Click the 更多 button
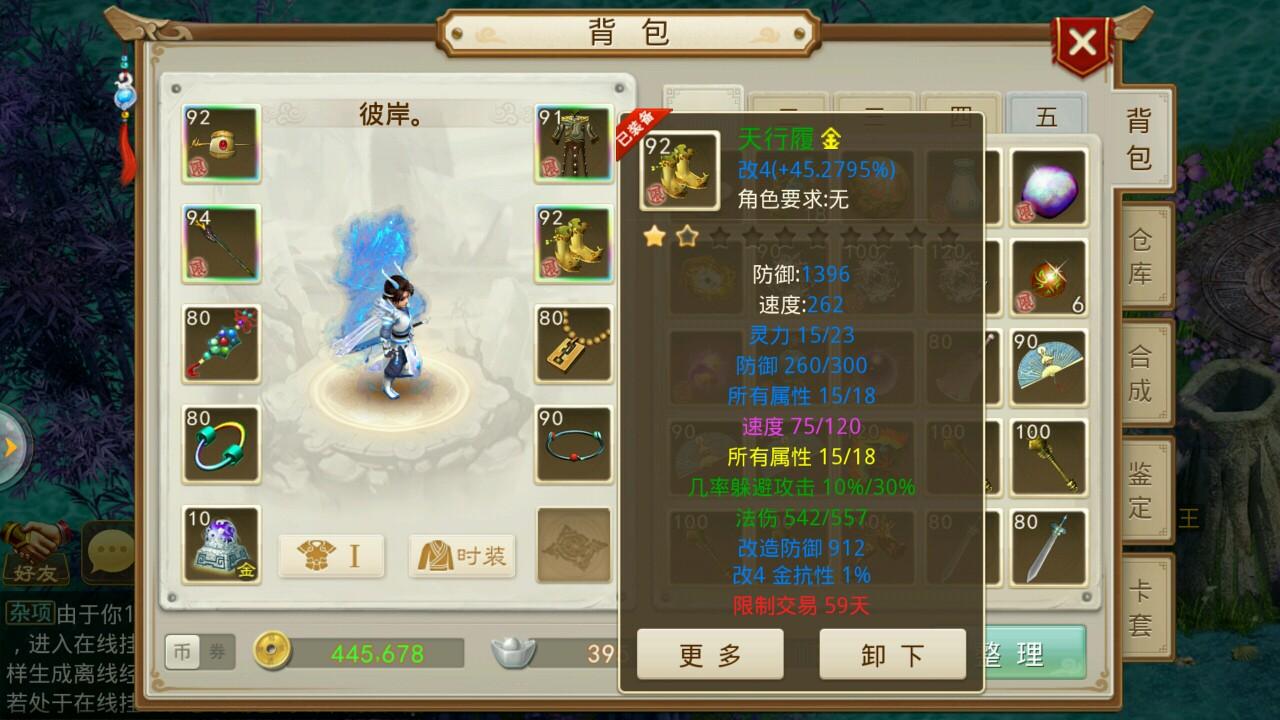Image resolution: width=1280 pixels, height=720 pixels. (710, 655)
